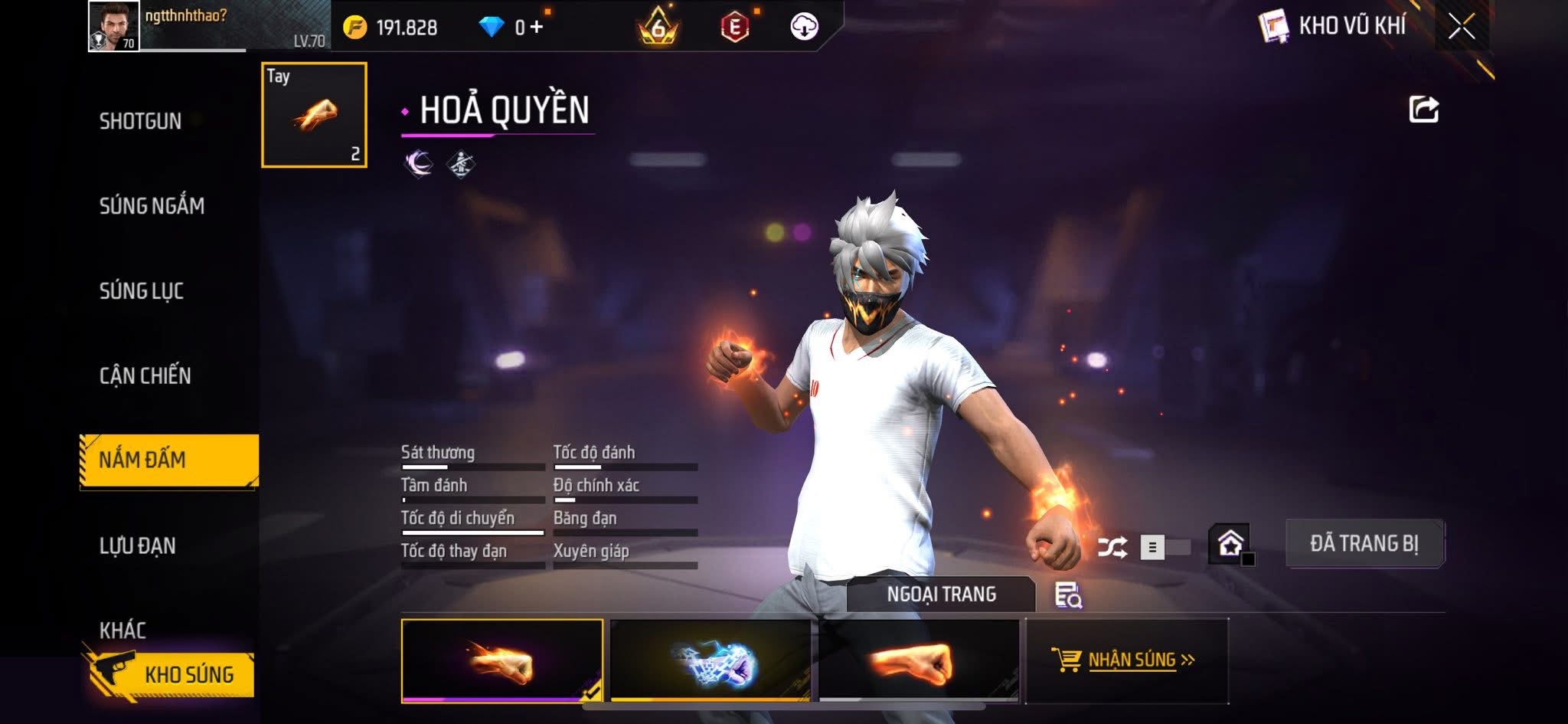The width and height of the screenshot is (1568, 724).
Task: Open the skin list search icon
Action: point(1067,595)
